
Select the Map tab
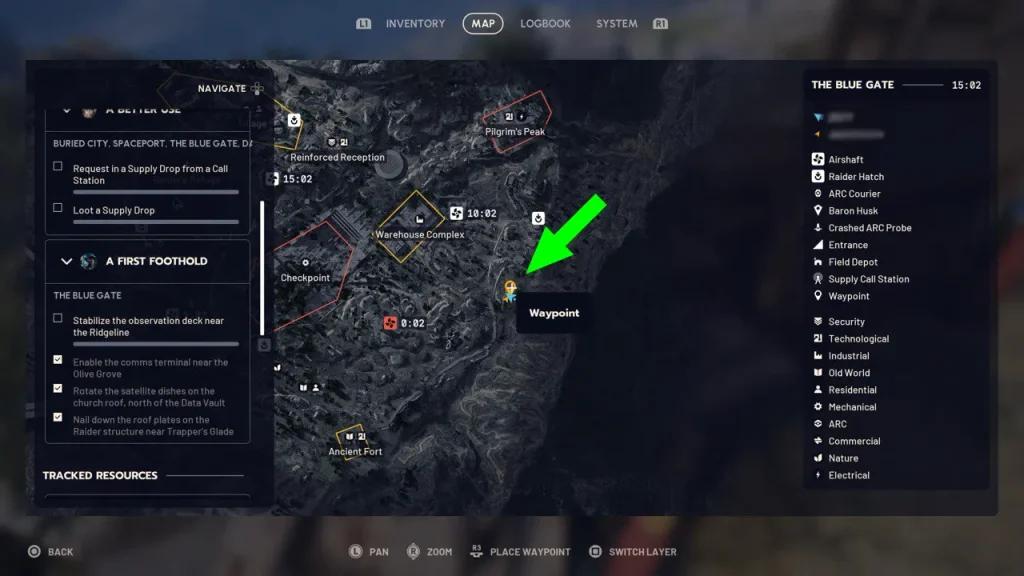click(483, 23)
